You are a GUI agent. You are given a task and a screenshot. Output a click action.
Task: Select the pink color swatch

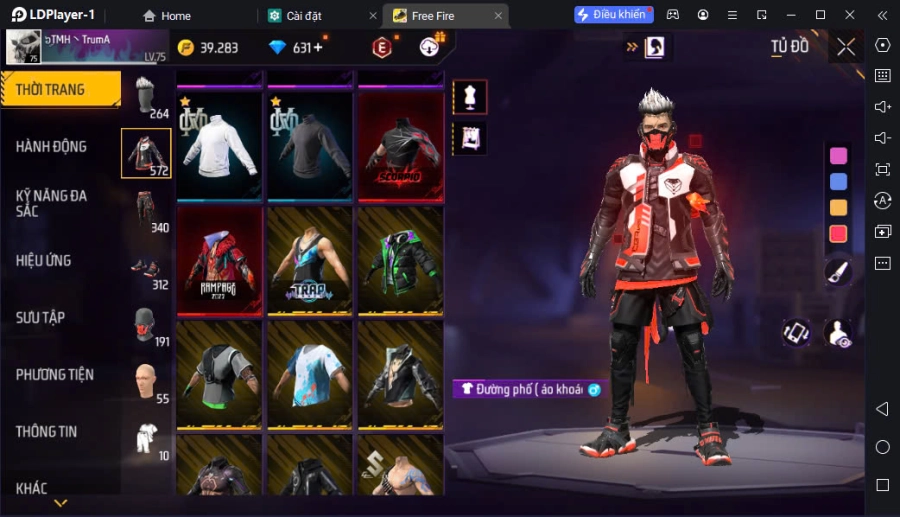coord(838,156)
